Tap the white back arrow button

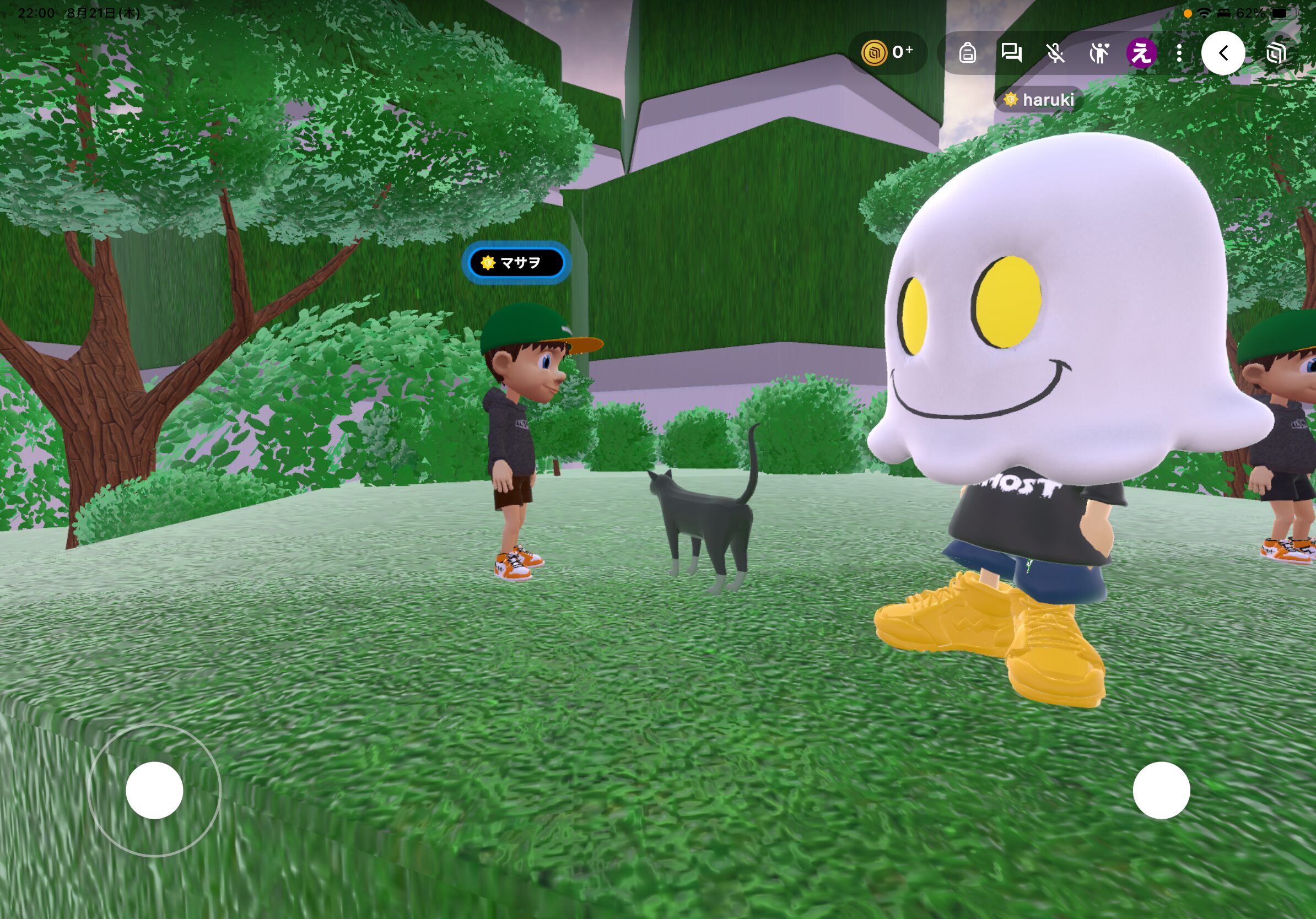tap(1222, 53)
